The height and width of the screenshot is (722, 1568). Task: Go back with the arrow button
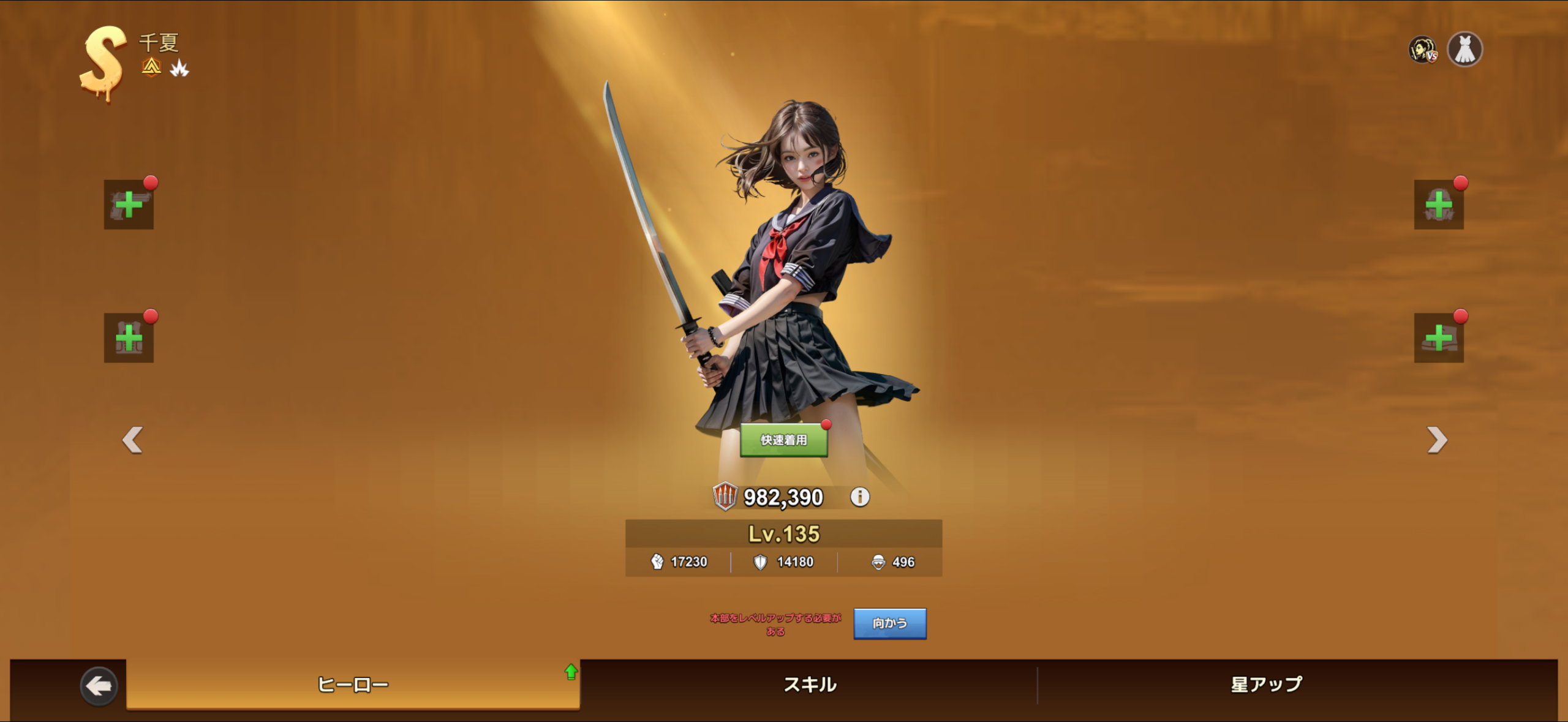pos(99,685)
